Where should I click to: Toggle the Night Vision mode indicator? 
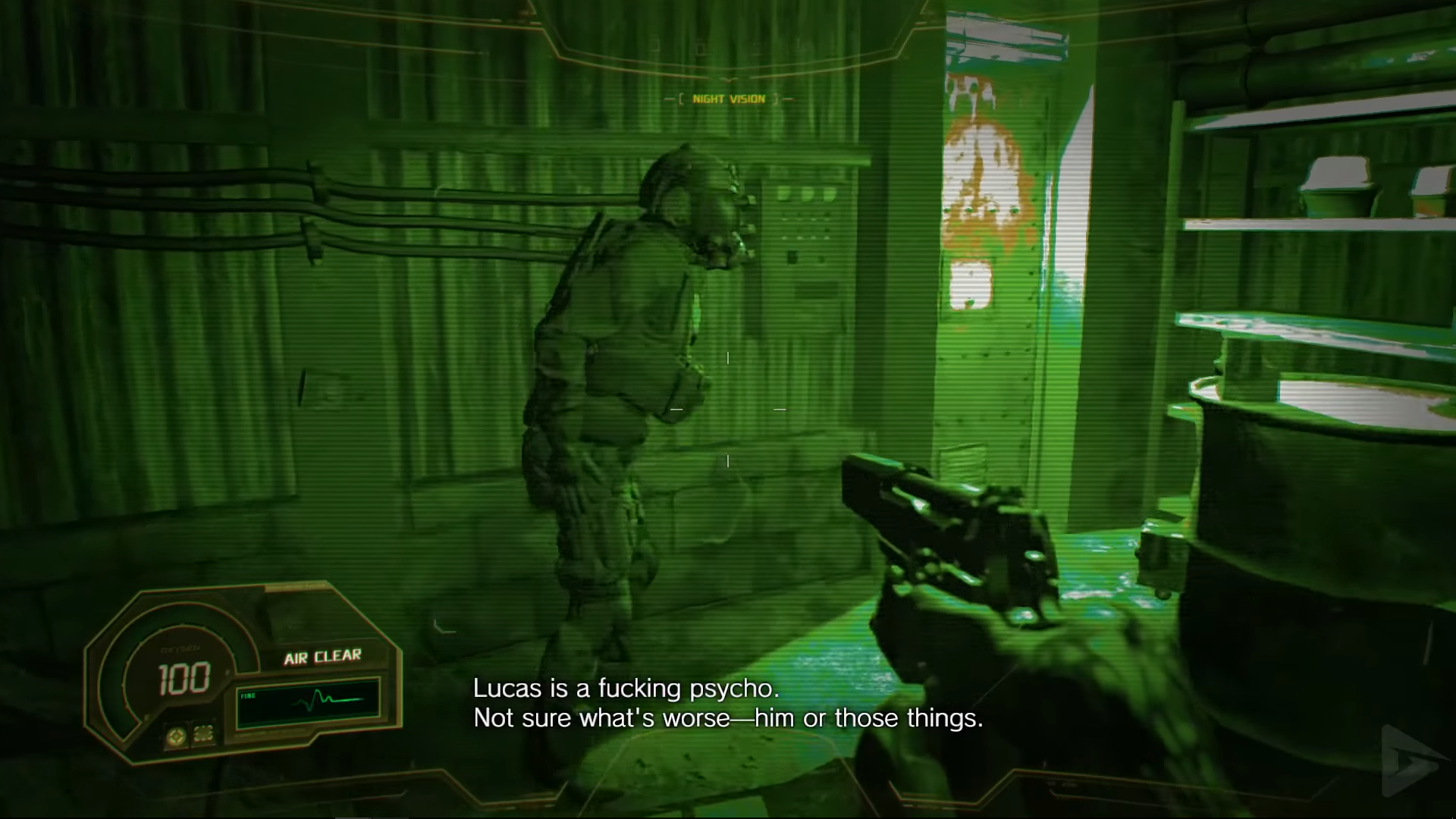pyautogui.click(x=729, y=99)
